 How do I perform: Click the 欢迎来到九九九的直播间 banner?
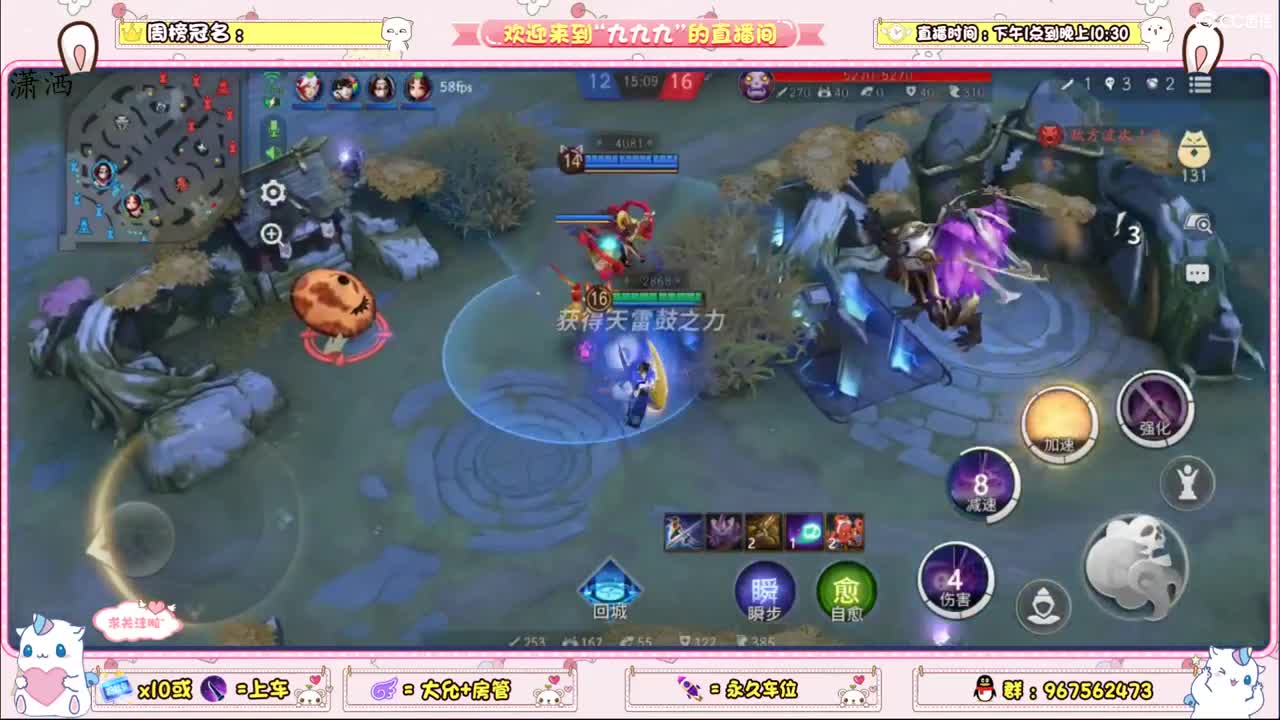click(x=640, y=31)
